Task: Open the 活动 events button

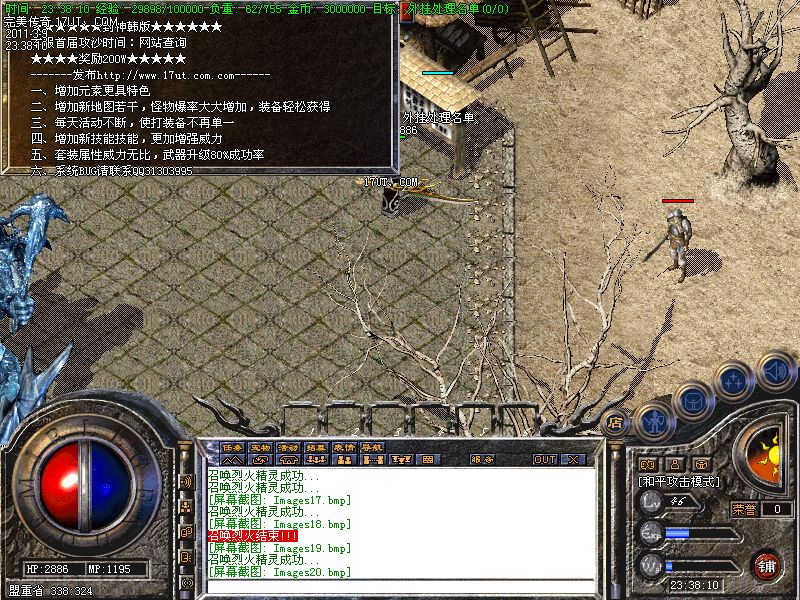Action: point(288,447)
